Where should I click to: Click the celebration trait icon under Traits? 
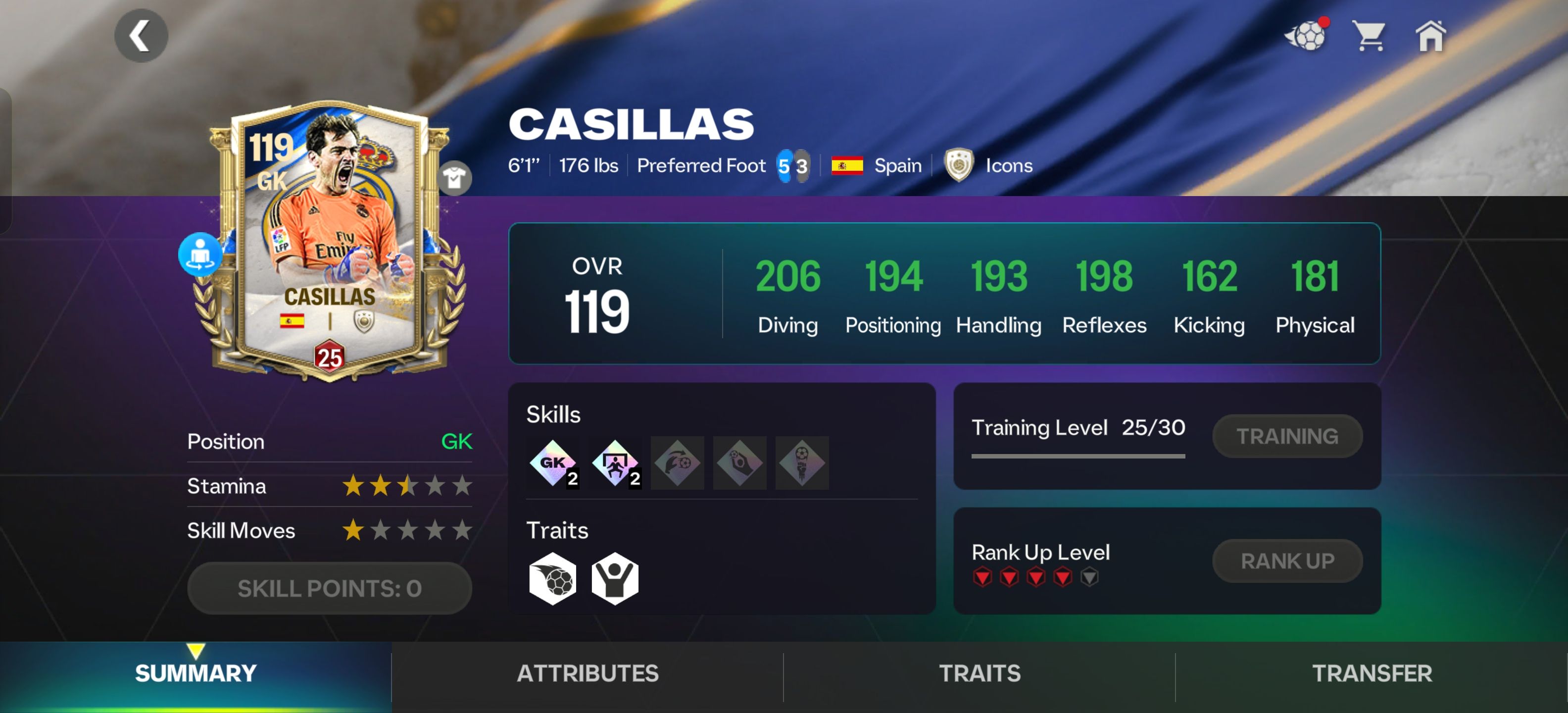[615, 577]
